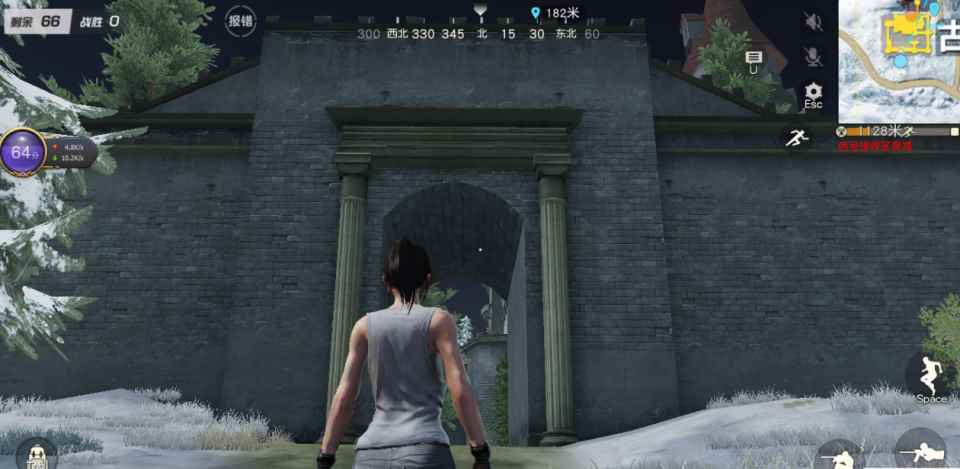Toggle the muted microphone icon
Viewport: 960px width, 469px height.
tap(813, 57)
